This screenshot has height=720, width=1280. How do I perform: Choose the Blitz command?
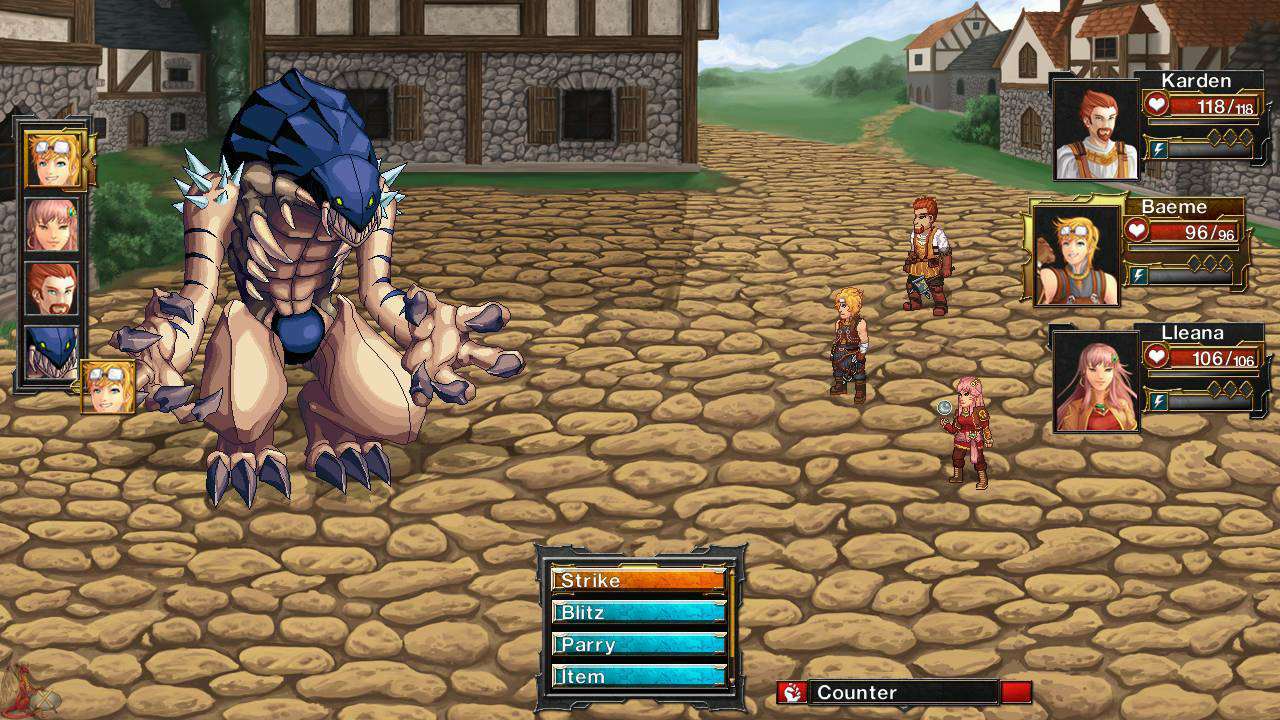coord(638,612)
